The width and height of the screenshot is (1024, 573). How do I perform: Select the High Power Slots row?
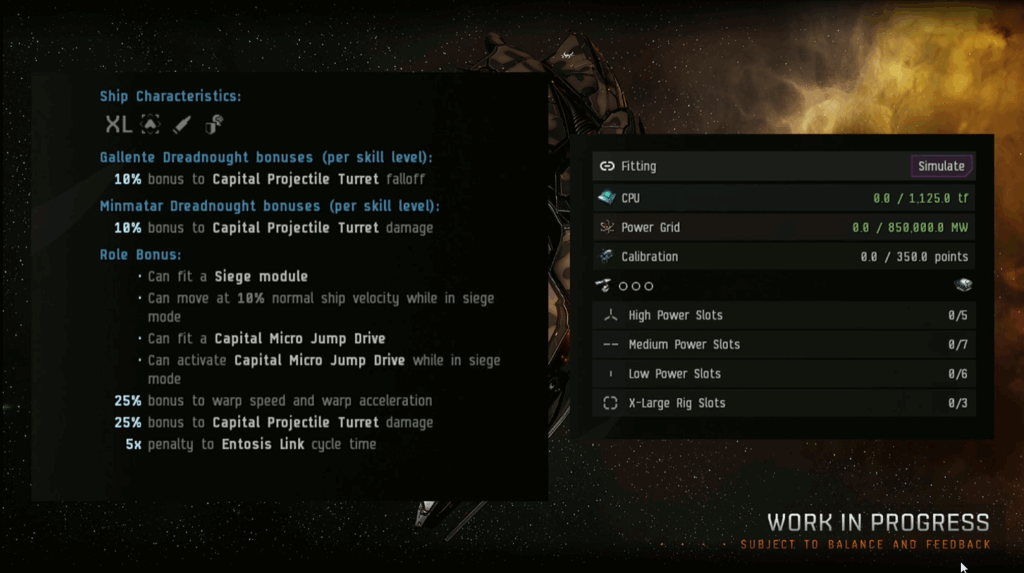pos(783,315)
